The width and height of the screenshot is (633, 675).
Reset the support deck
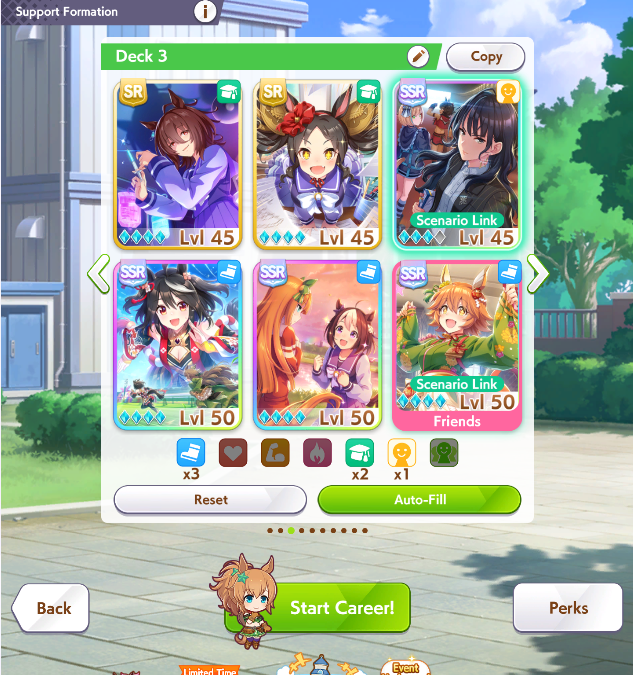(x=210, y=499)
